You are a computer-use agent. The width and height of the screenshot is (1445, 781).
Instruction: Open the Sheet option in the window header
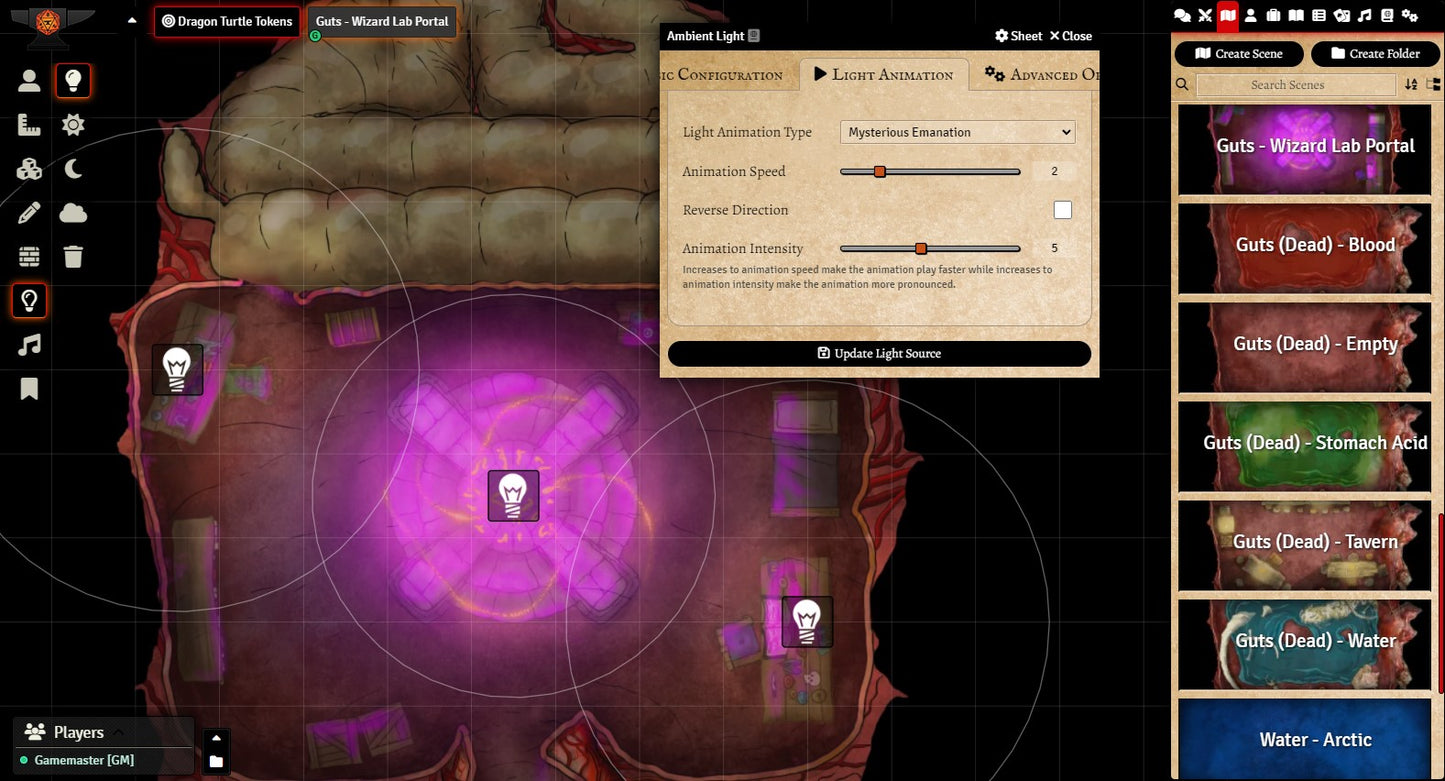pyautogui.click(x=1019, y=36)
